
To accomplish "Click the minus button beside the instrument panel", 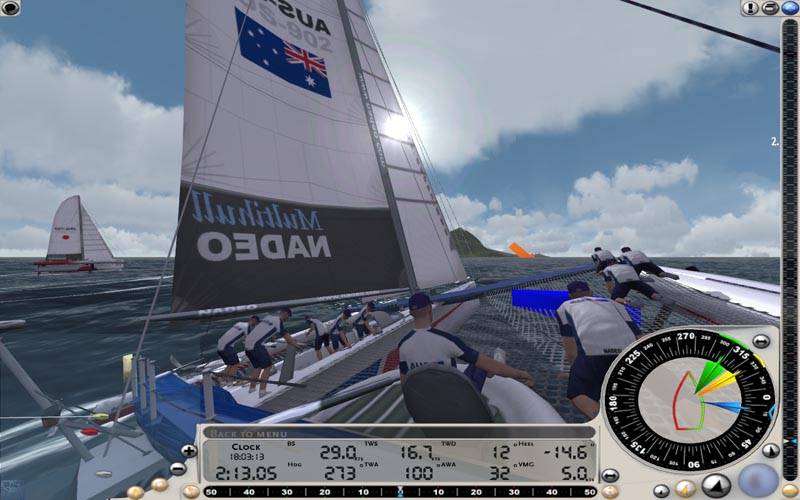I will point(177,468).
